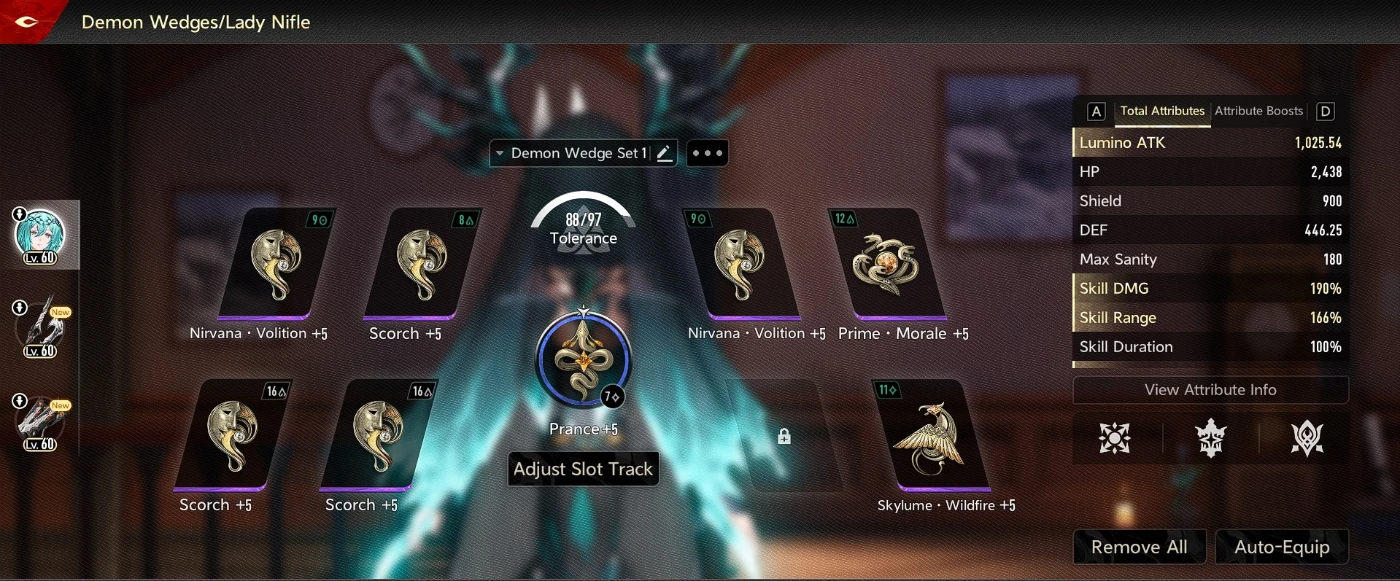This screenshot has width=1400, height=581.
Task: Open the Demon Wedge Set 1 dropdown
Action: click(572, 153)
